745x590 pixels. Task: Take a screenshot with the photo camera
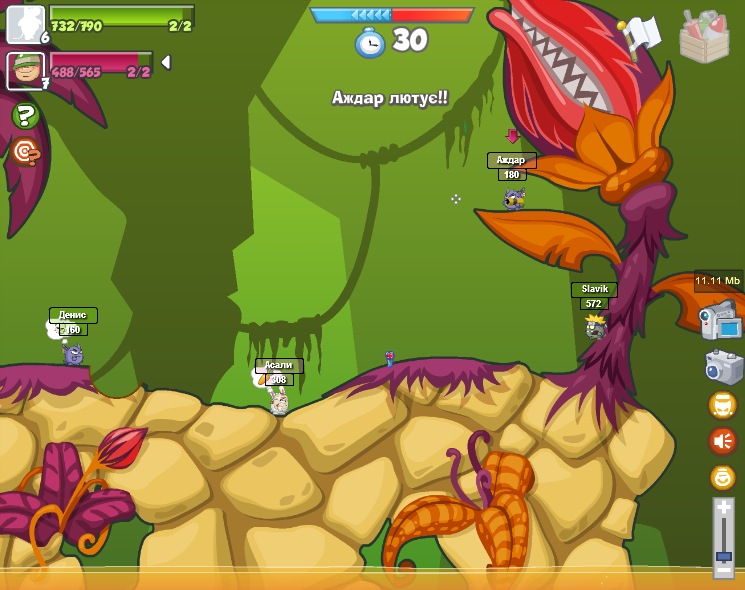[723, 366]
